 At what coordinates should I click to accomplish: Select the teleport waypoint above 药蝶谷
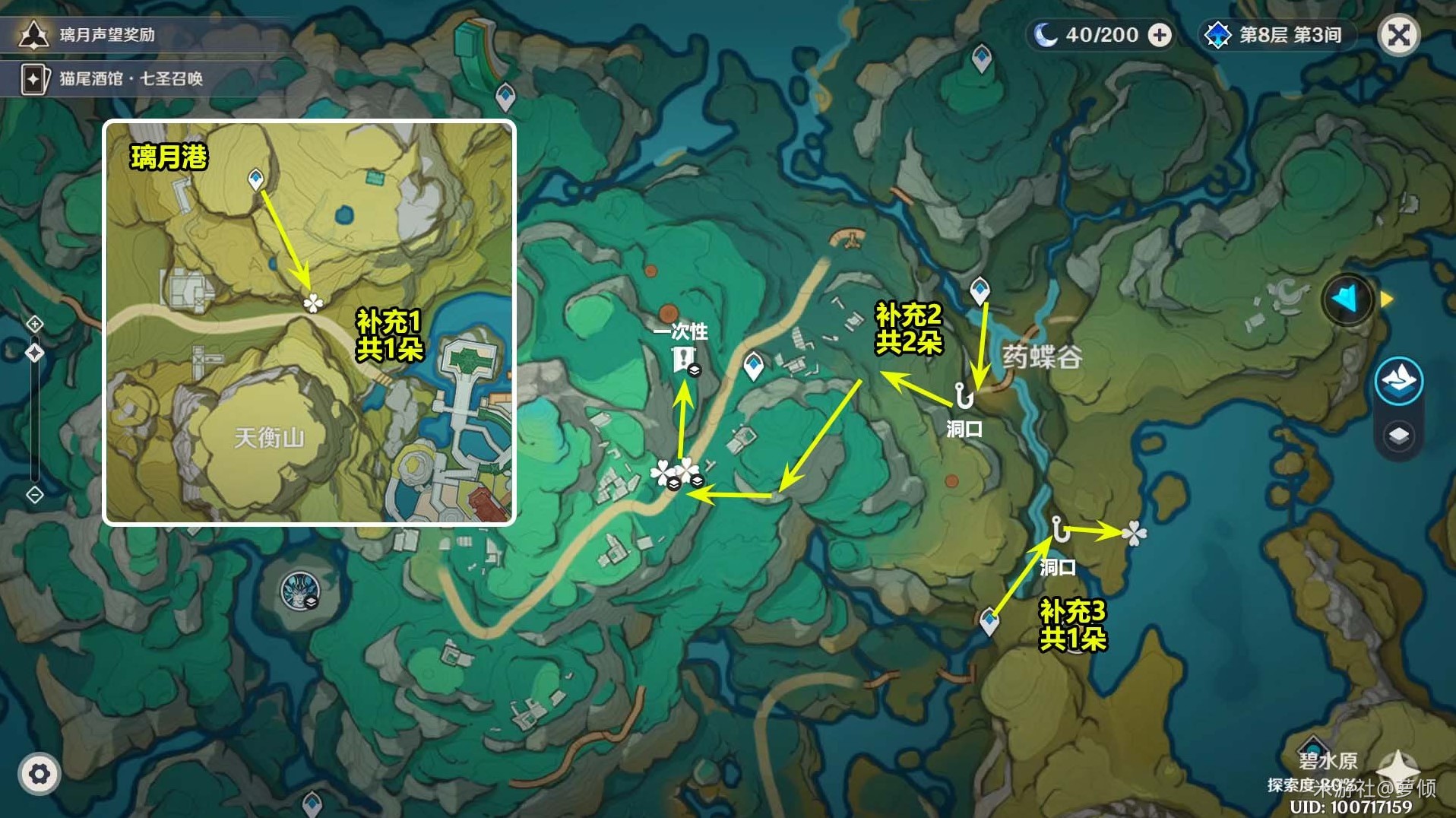[x=980, y=290]
